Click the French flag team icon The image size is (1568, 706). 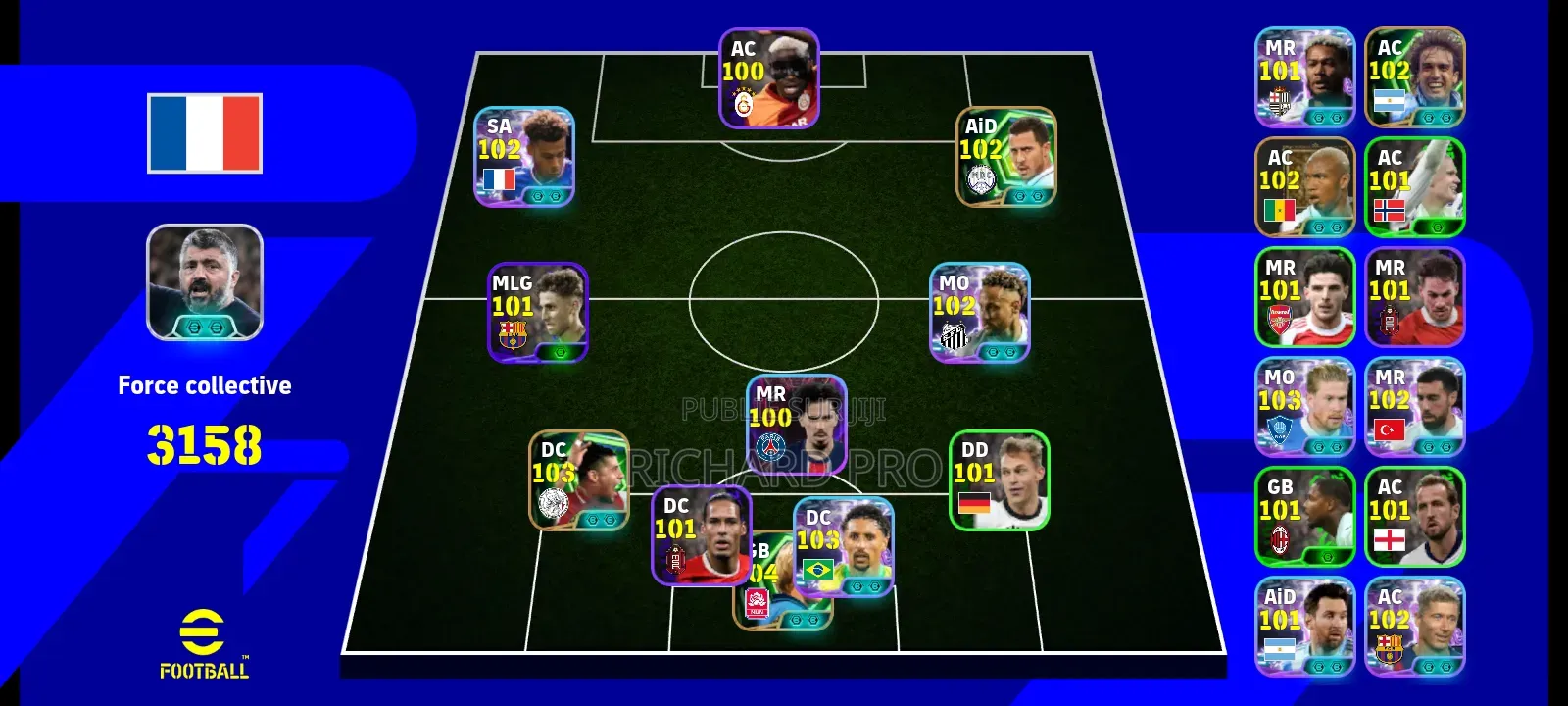coord(204,132)
